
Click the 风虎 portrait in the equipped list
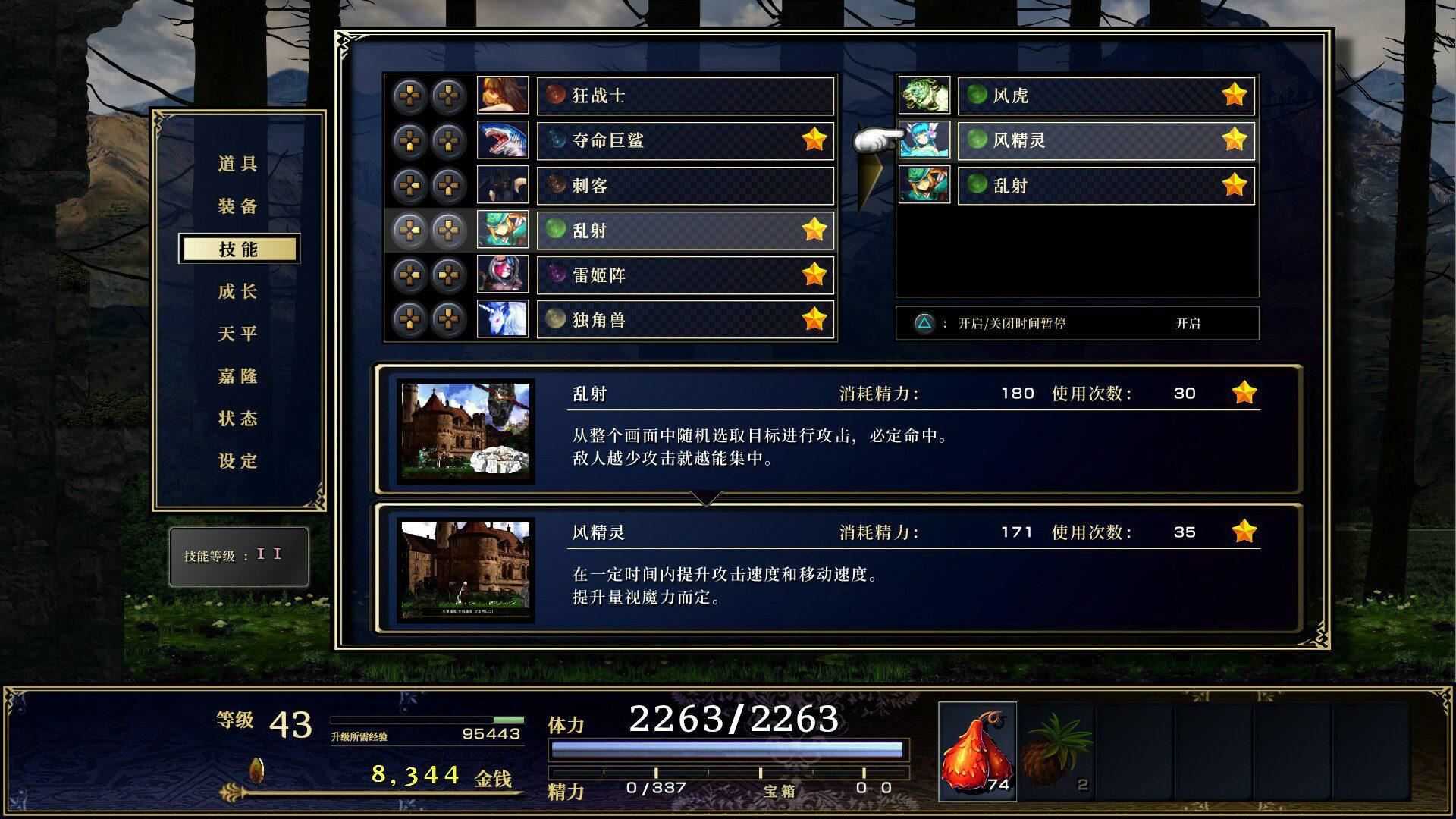[924, 95]
